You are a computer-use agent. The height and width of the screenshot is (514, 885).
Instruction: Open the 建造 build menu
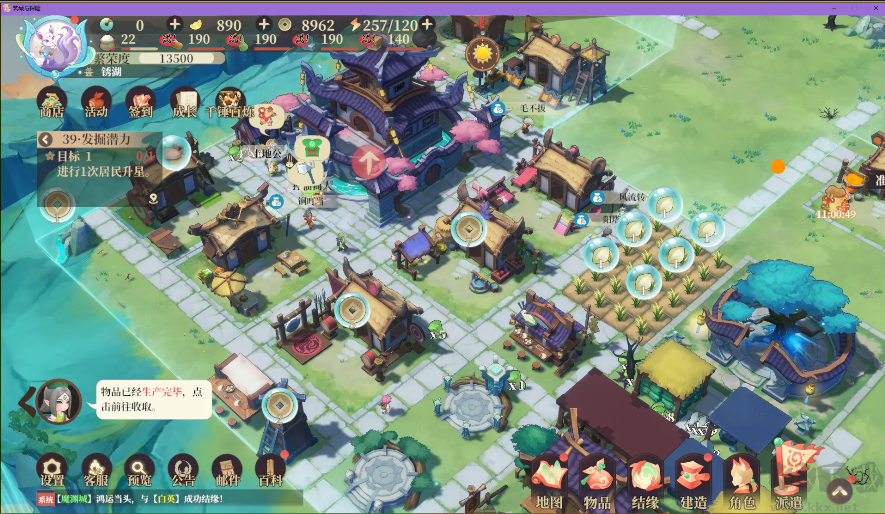693,482
